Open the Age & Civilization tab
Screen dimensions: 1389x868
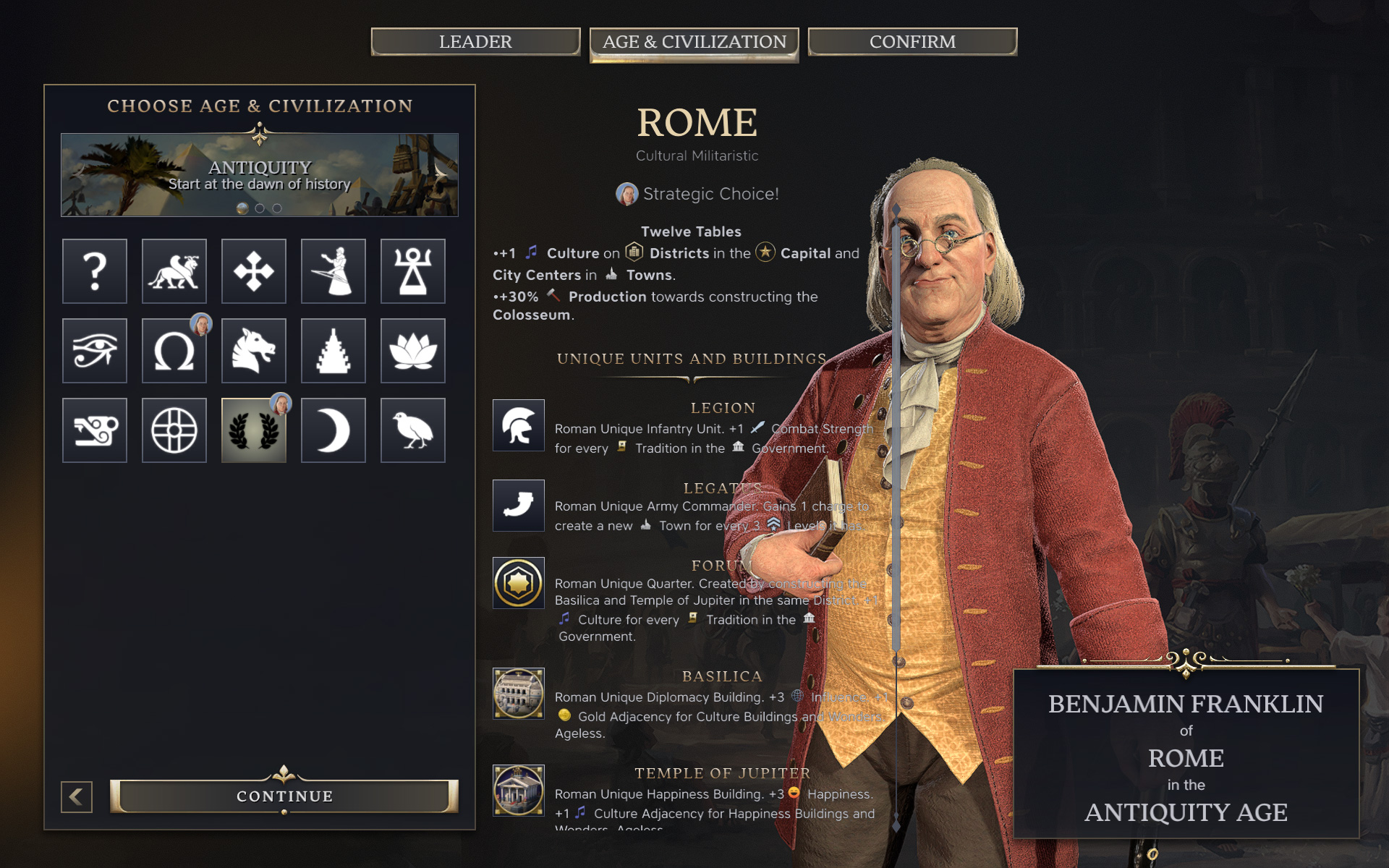tap(694, 43)
